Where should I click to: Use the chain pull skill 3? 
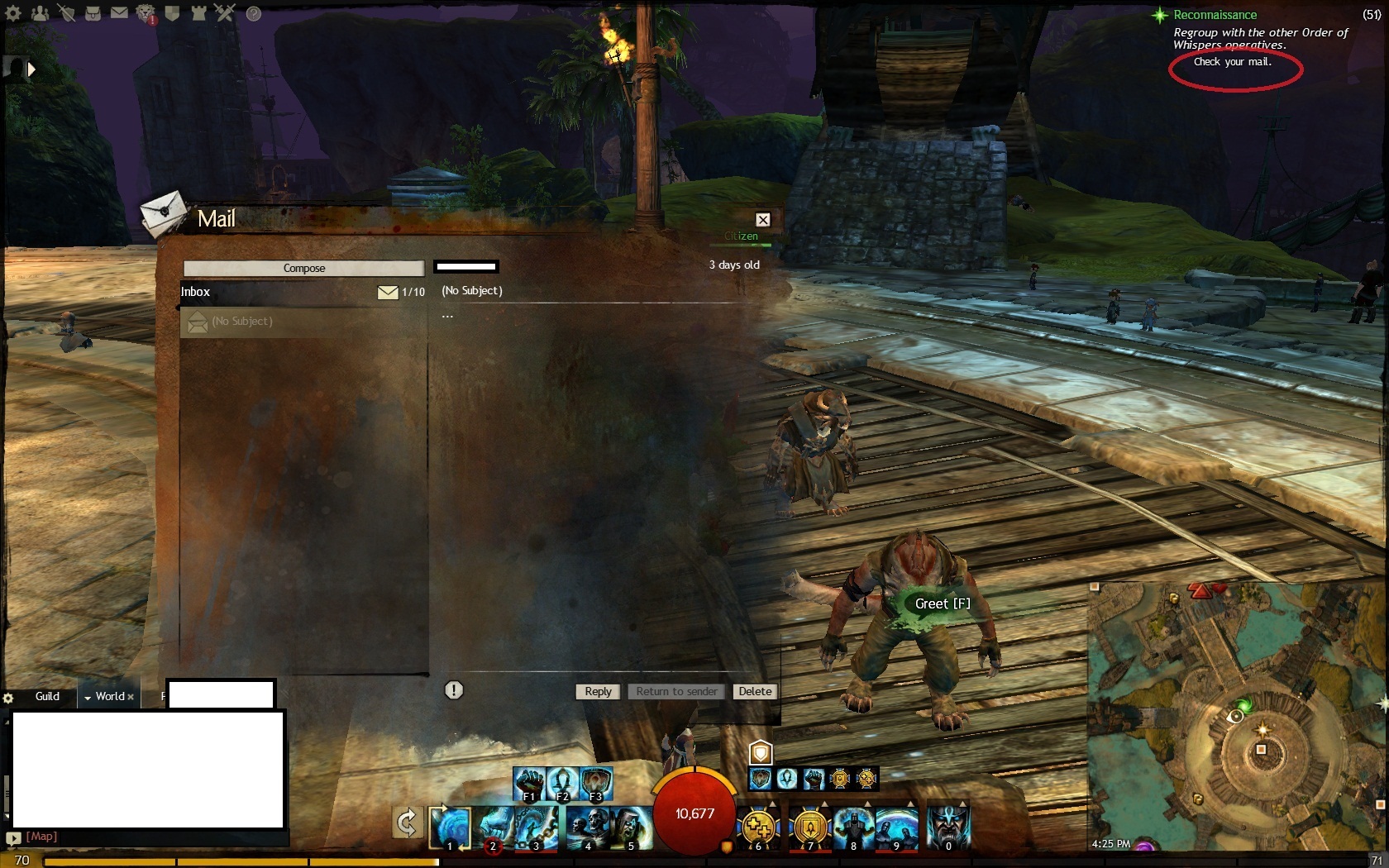(x=537, y=827)
